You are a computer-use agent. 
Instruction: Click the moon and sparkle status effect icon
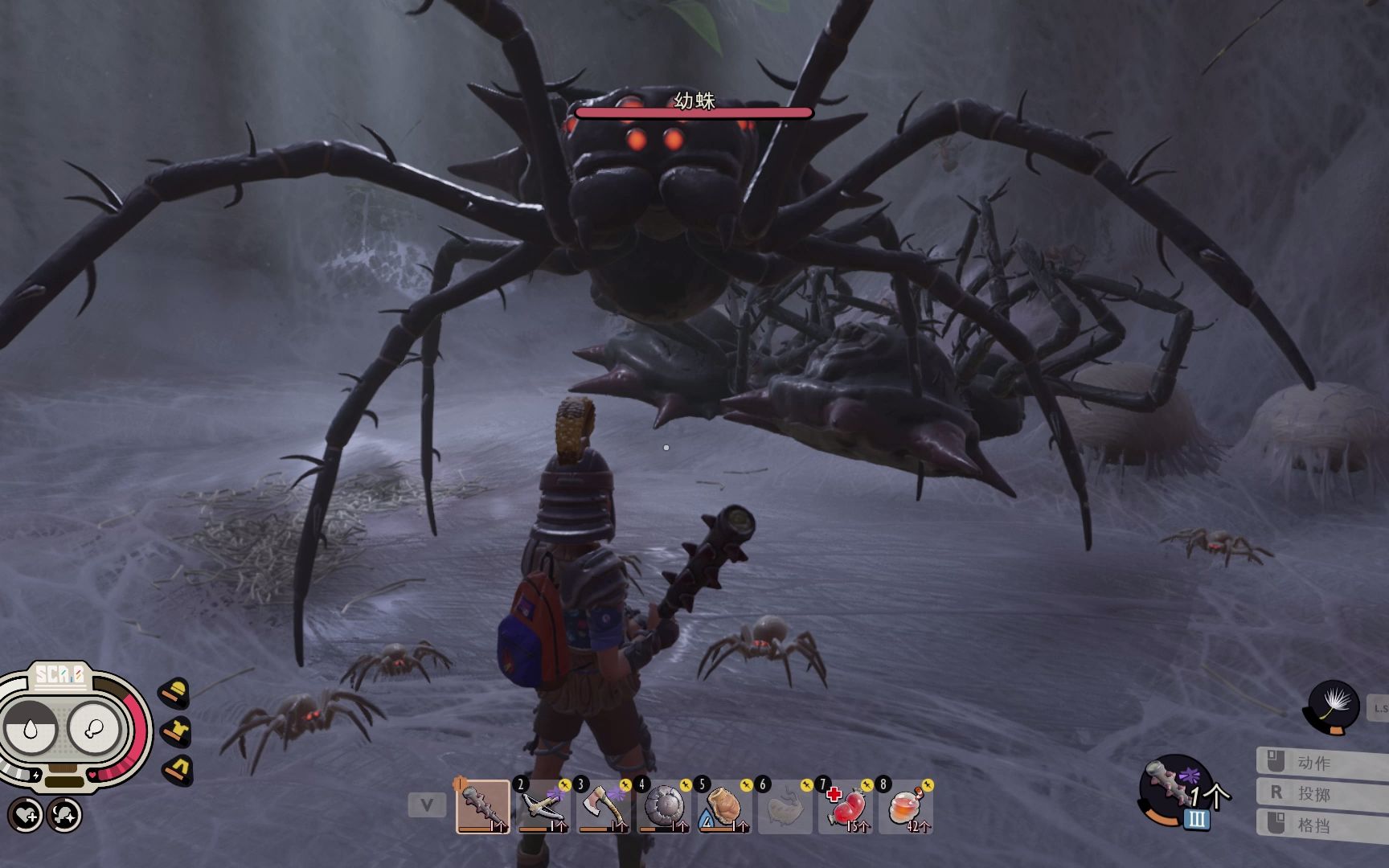pos(64,815)
